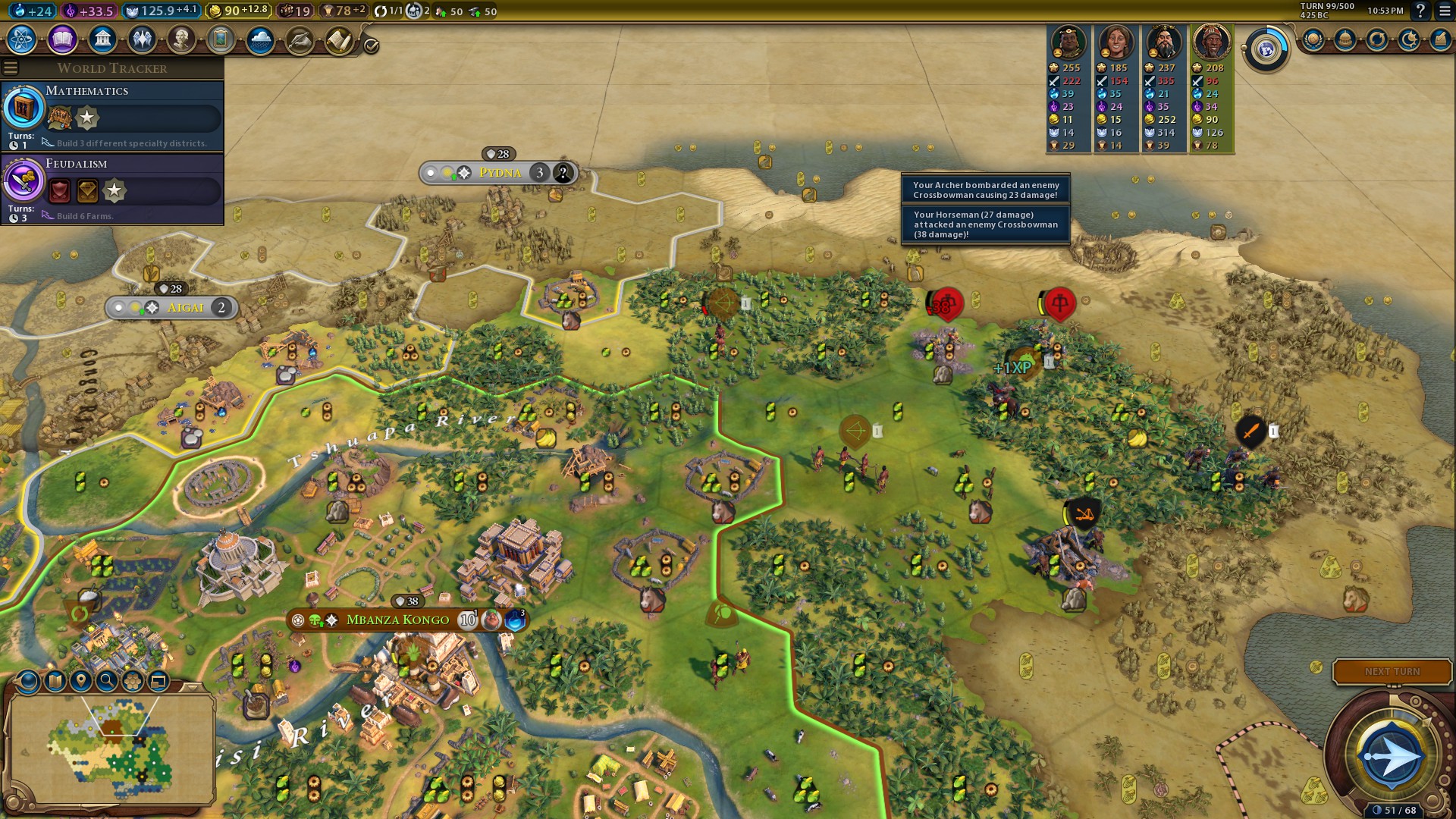The image size is (1456, 819).
Task: Open the World Tracker hamburger options
Action: 11,68
